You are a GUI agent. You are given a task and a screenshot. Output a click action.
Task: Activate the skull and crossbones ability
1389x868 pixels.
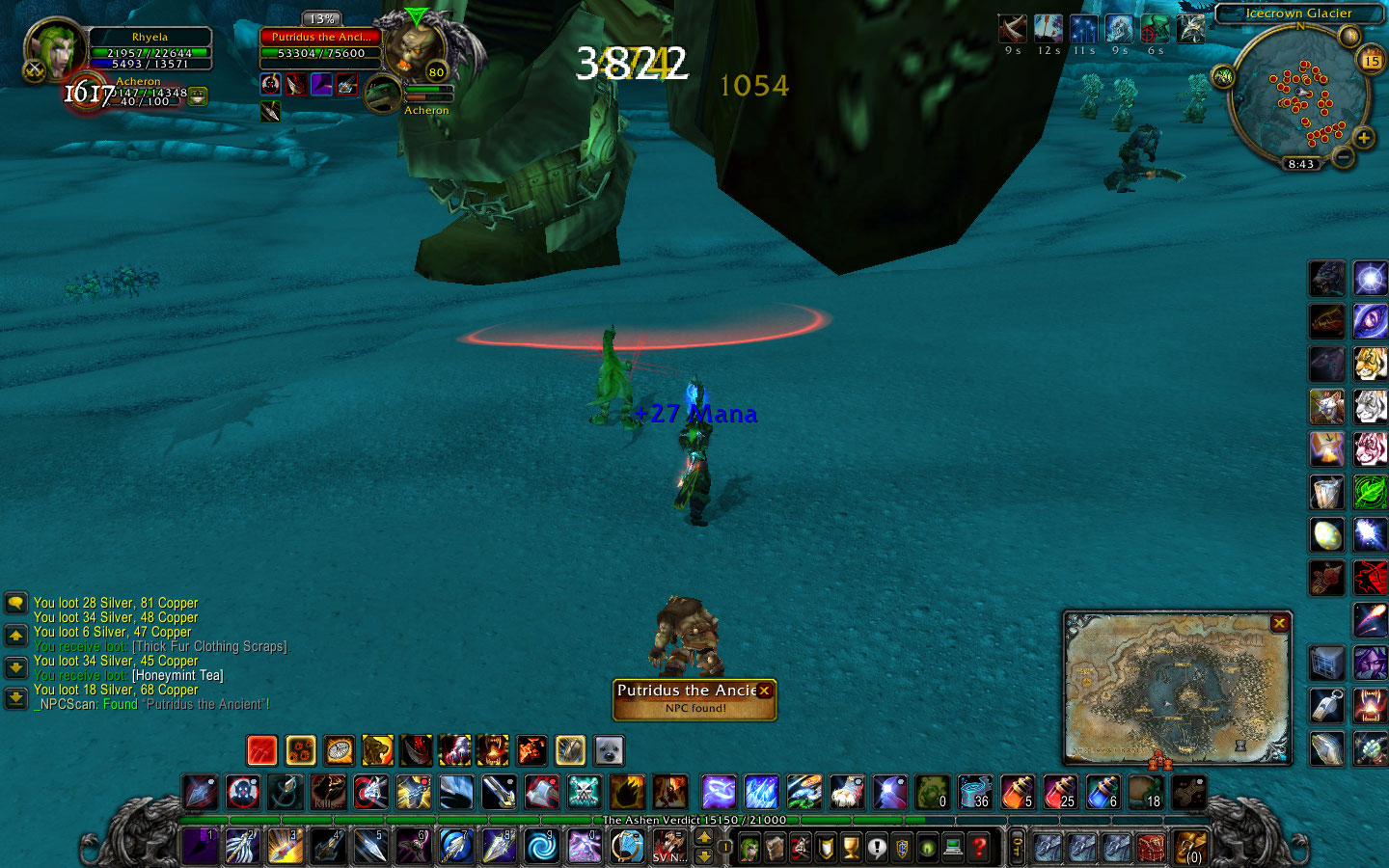(x=584, y=793)
